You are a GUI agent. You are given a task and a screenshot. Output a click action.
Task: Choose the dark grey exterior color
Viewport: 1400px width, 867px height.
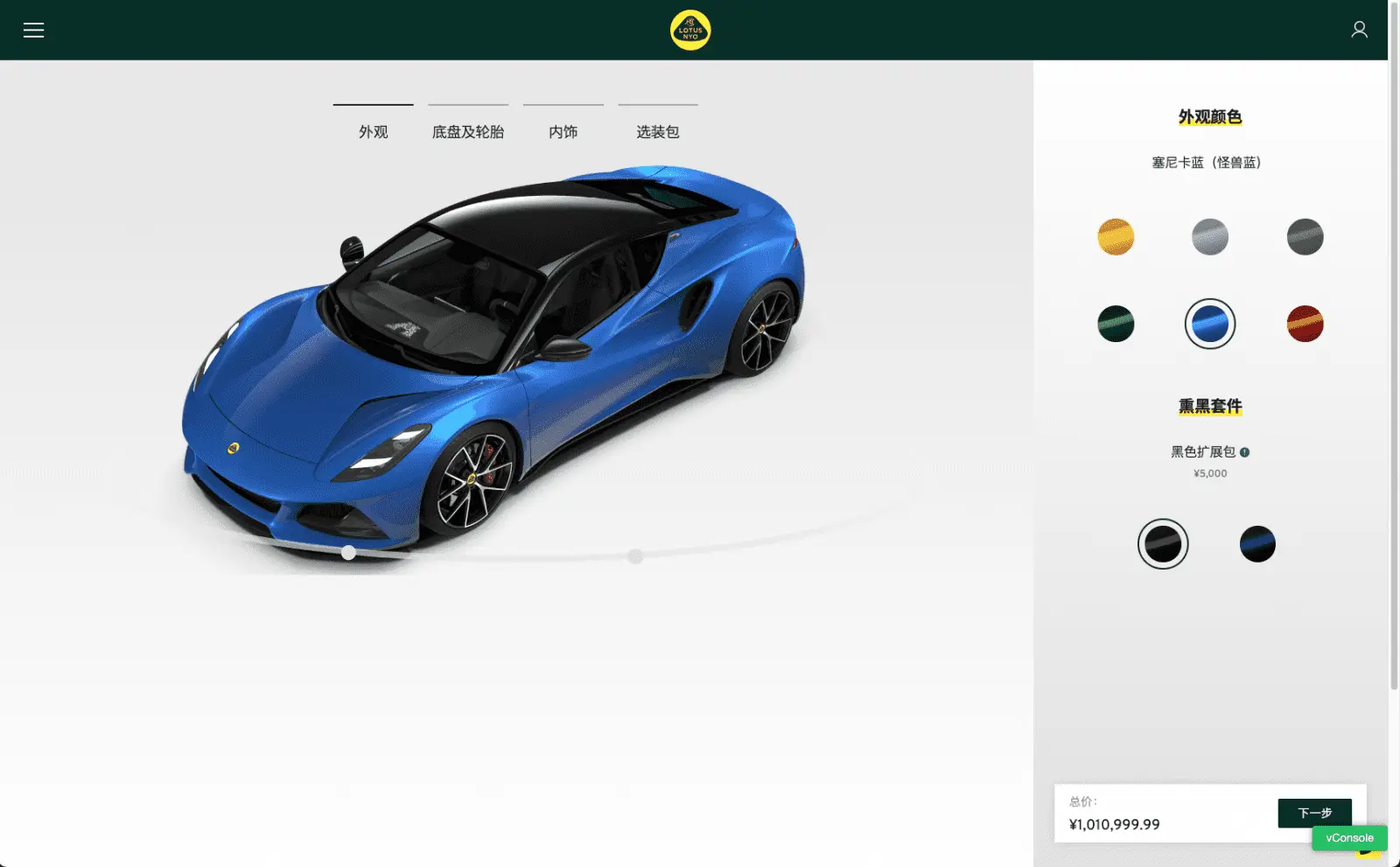click(x=1305, y=237)
